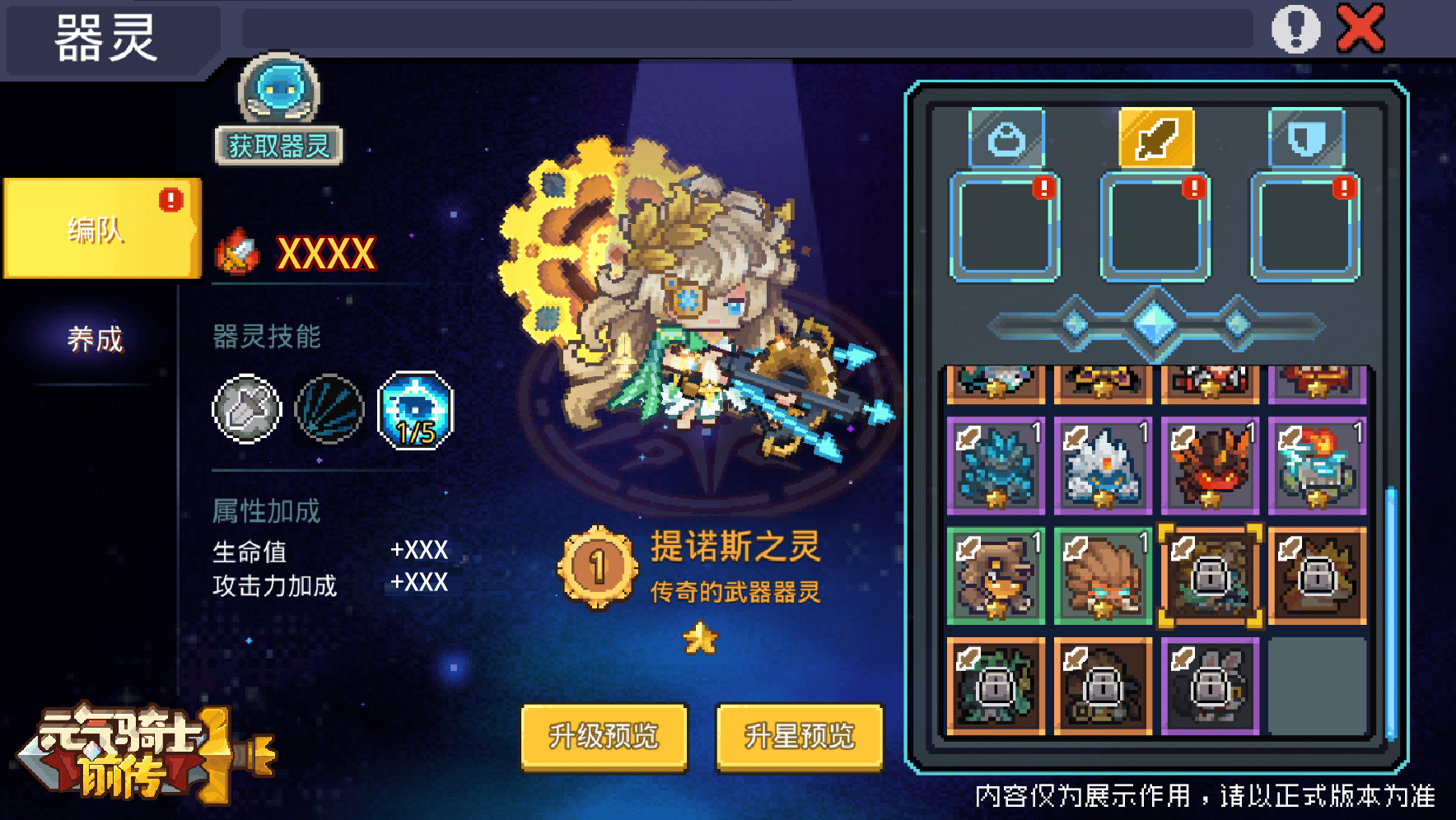Click the star under 提诺斯之灵
Viewport: 1456px width, 820px height.
[x=699, y=637]
